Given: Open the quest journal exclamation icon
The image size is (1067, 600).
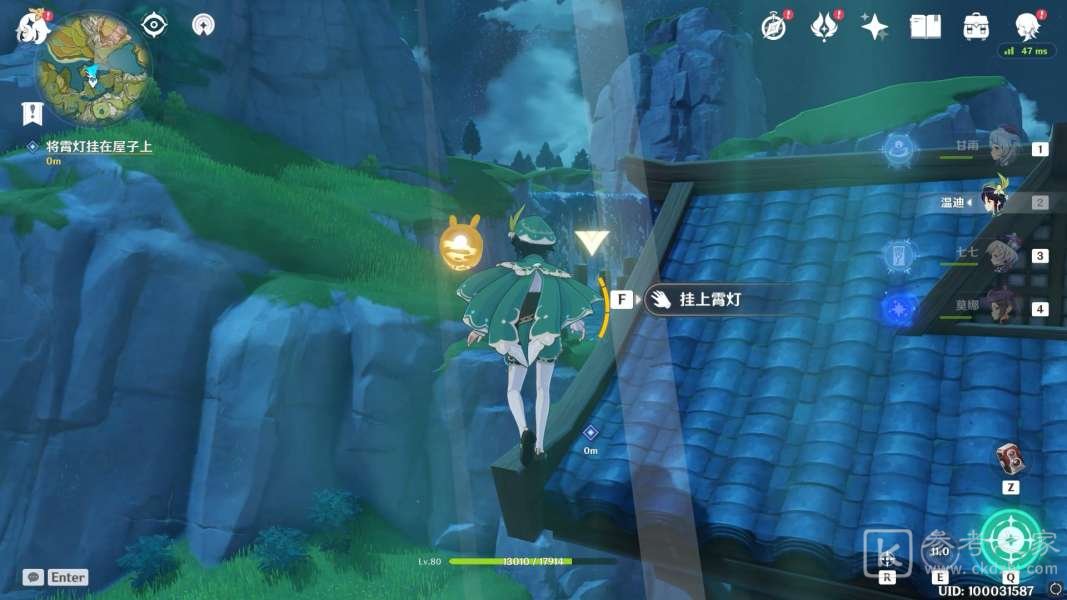Looking at the screenshot, I should click(x=32, y=113).
